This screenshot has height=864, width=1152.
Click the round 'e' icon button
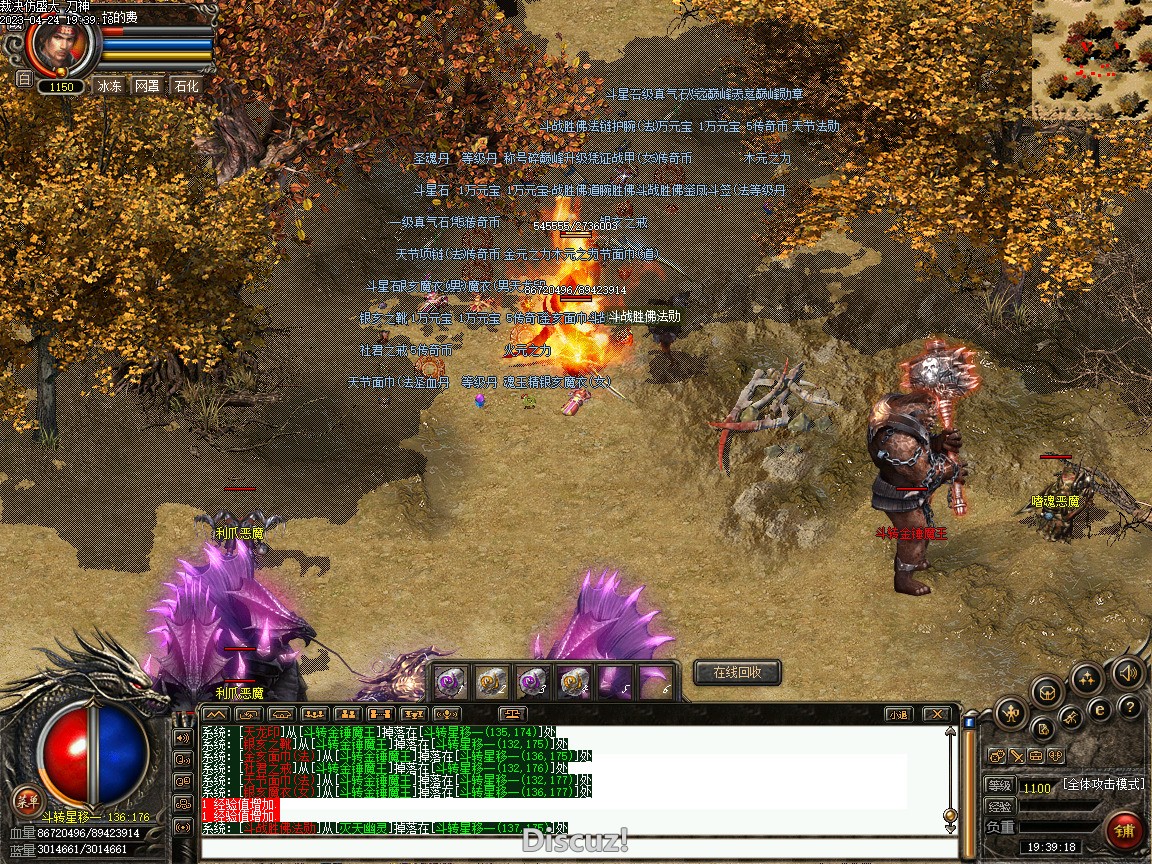click(x=1099, y=709)
